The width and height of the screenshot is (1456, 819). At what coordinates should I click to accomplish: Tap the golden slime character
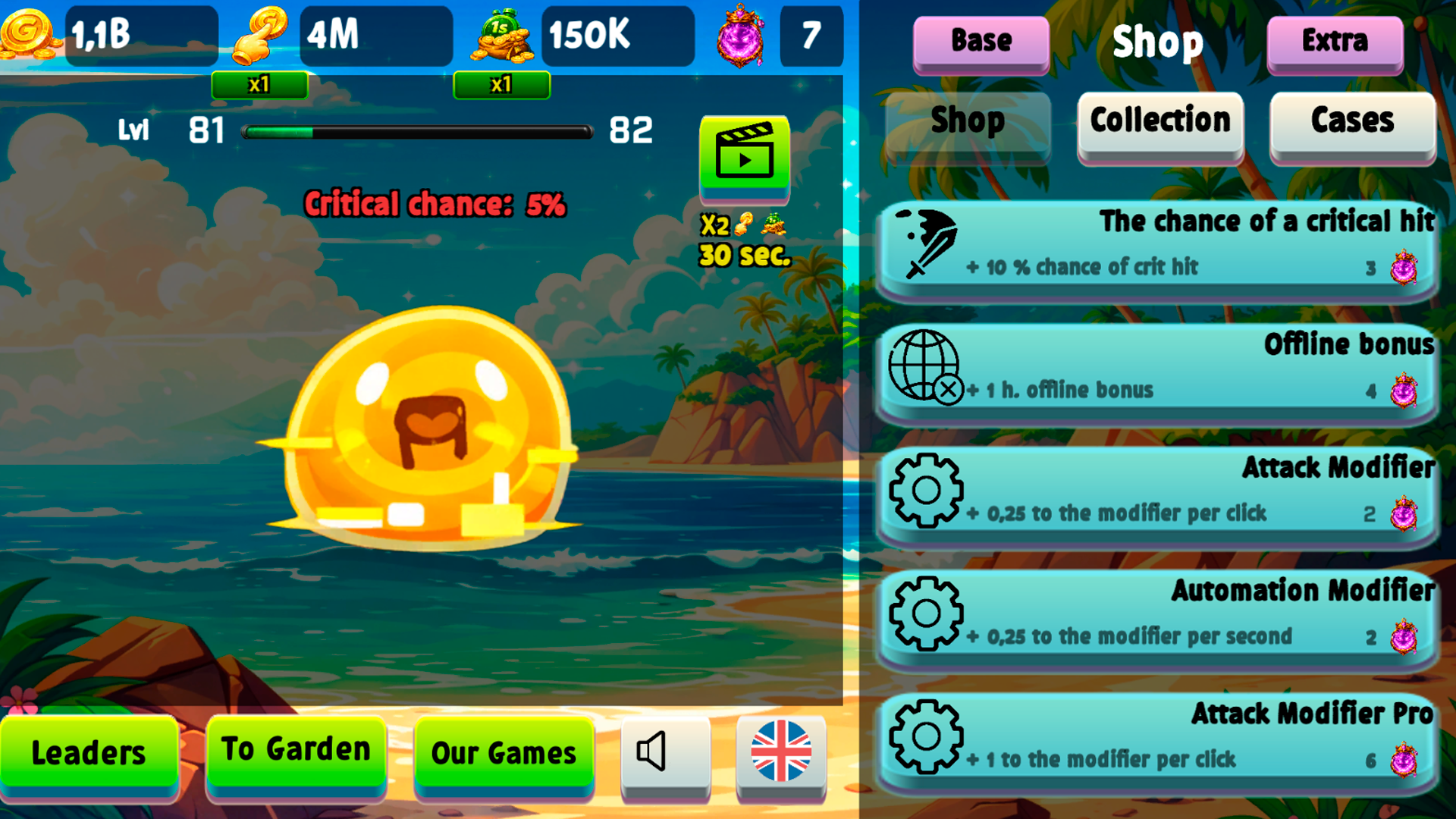(x=428, y=425)
